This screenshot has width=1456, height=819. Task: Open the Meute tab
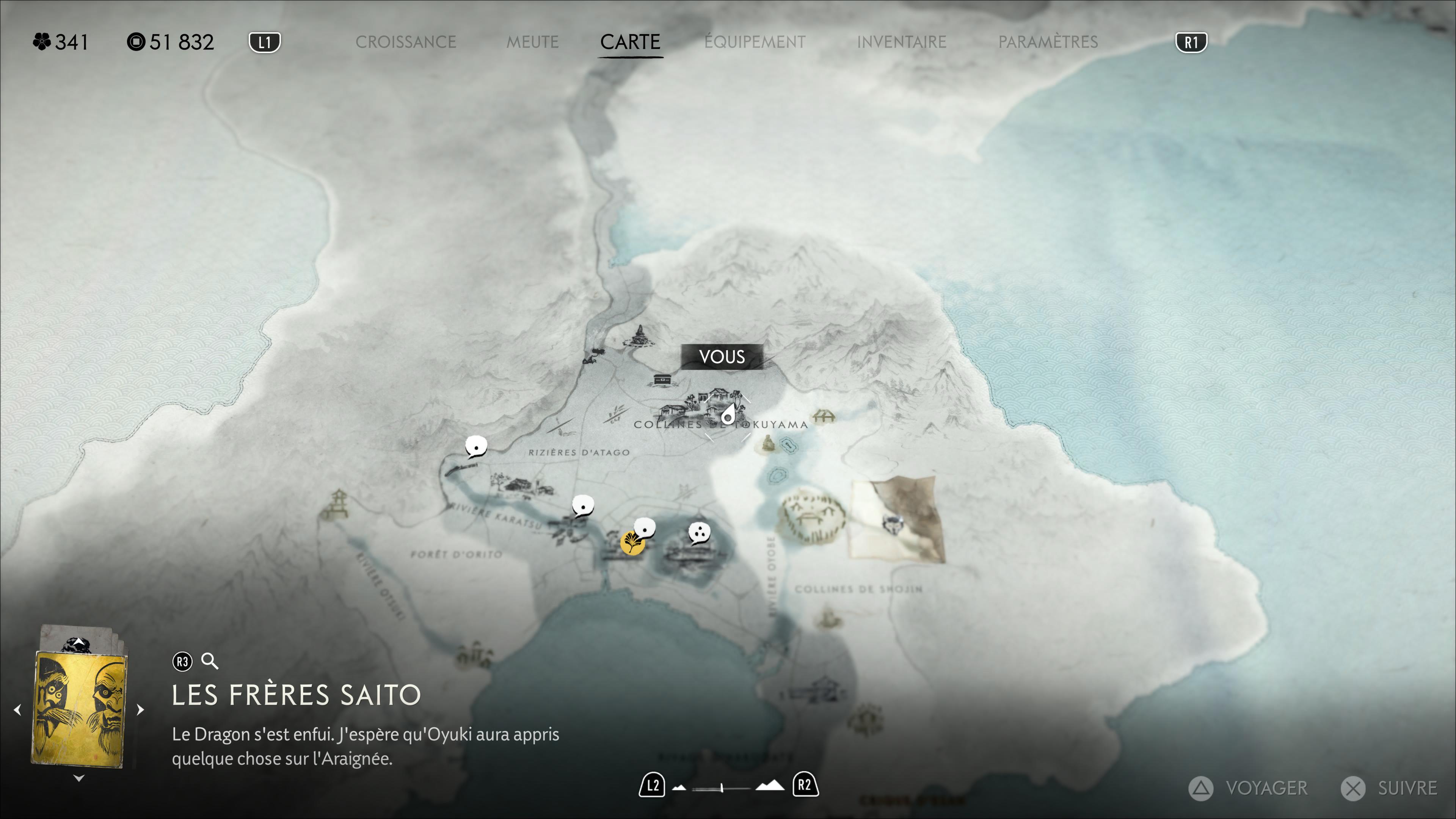point(532,42)
